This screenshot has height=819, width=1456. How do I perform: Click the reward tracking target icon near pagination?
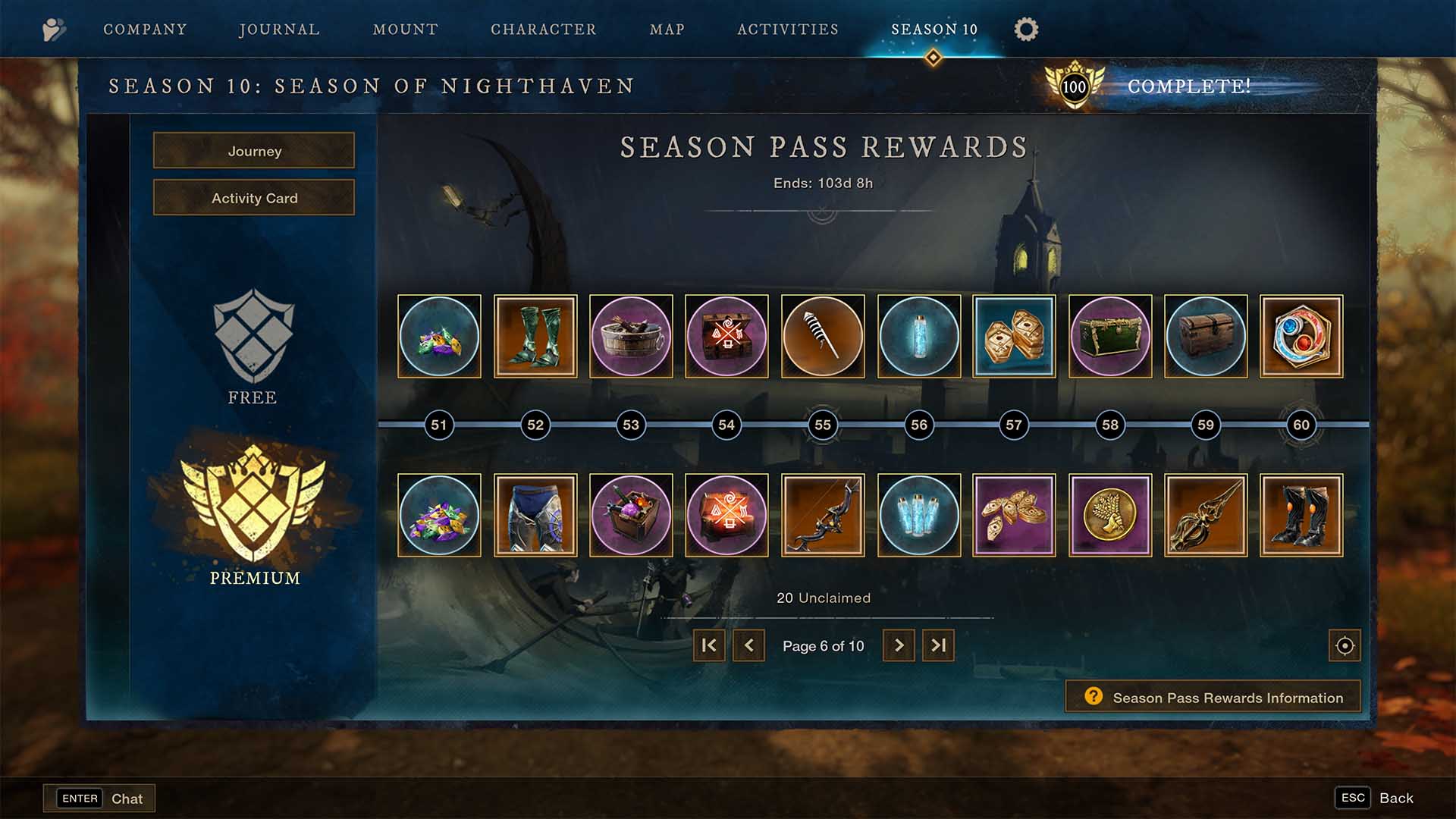click(1344, 645)
